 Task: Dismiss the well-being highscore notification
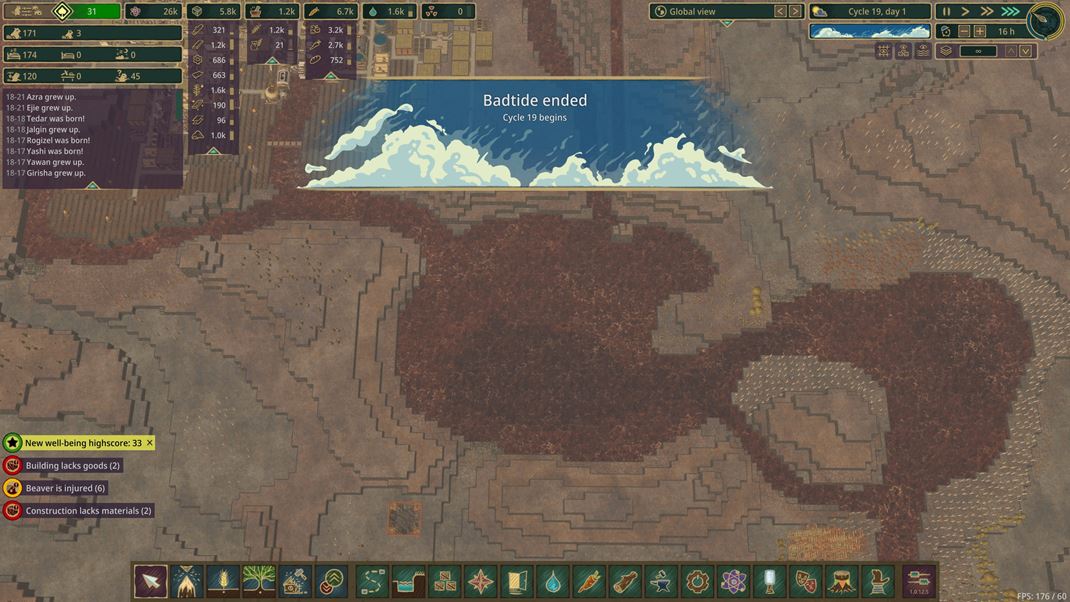[x=150, y=443]
